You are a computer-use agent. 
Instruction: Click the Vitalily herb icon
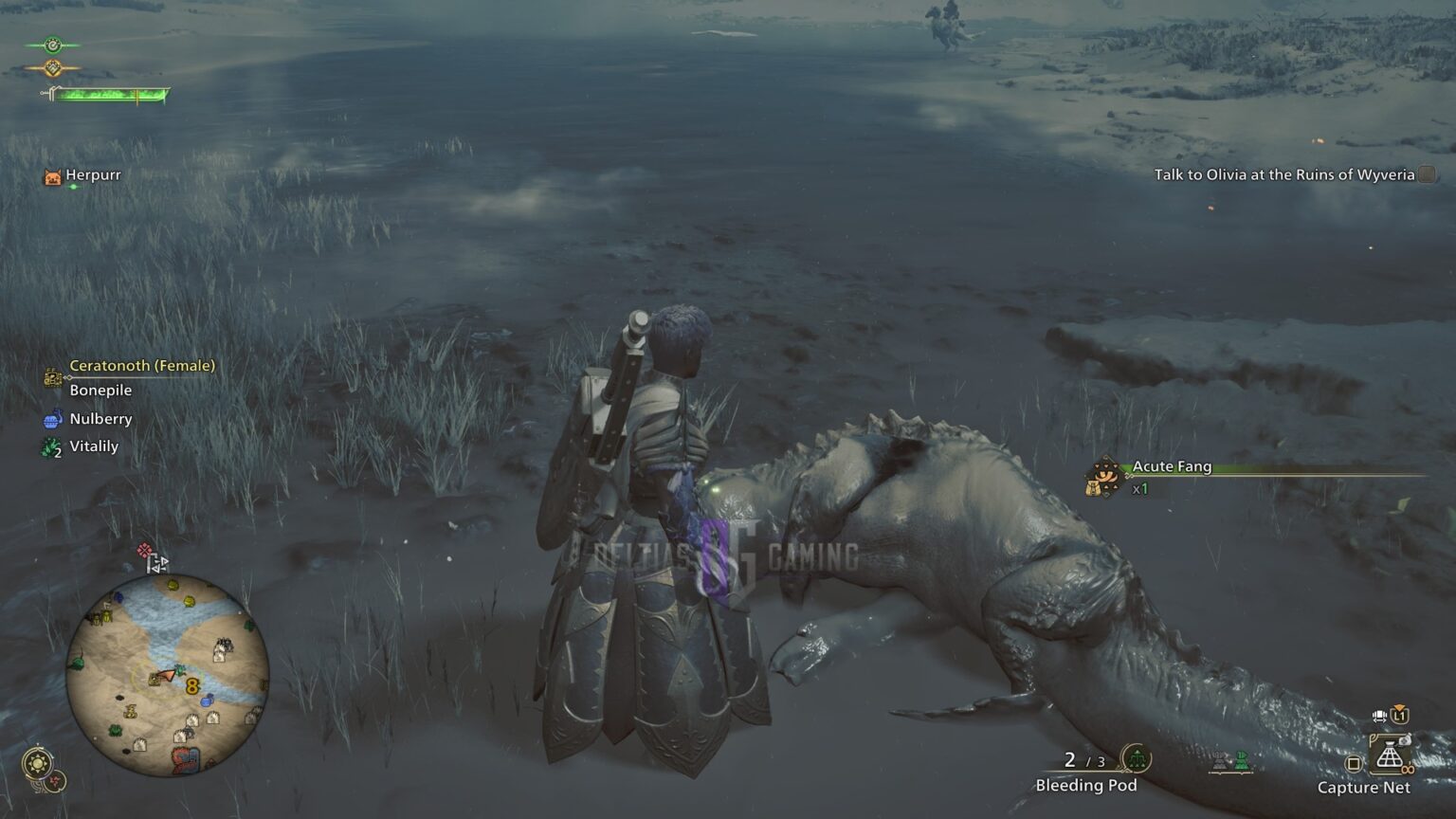click(49, 446)
